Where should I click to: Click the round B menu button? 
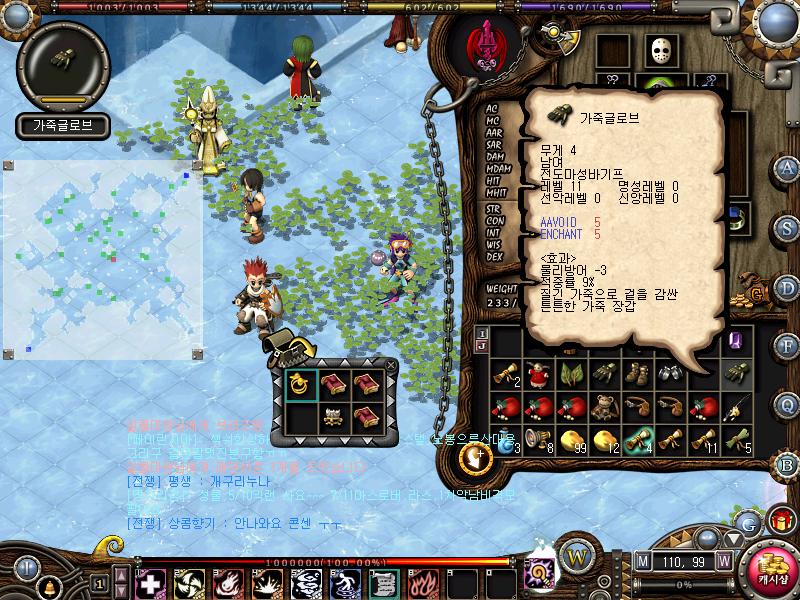coord(788,463)
